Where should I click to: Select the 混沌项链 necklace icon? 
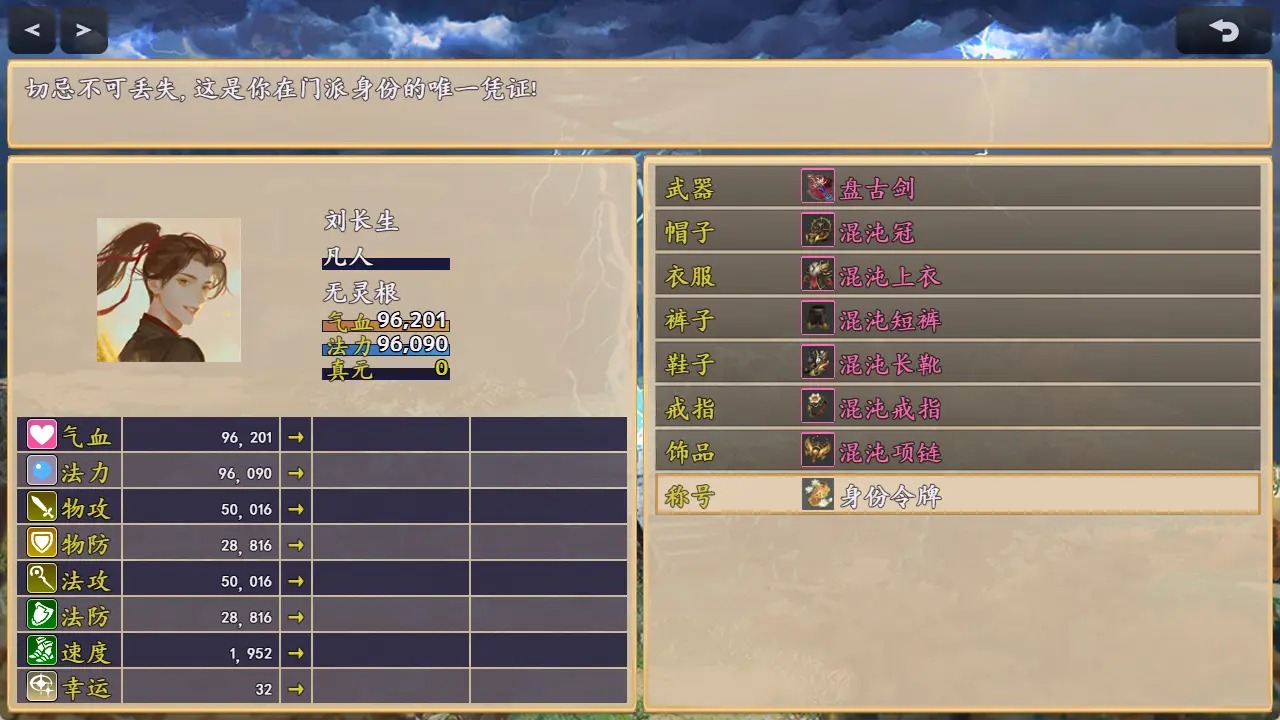point(818,451)
